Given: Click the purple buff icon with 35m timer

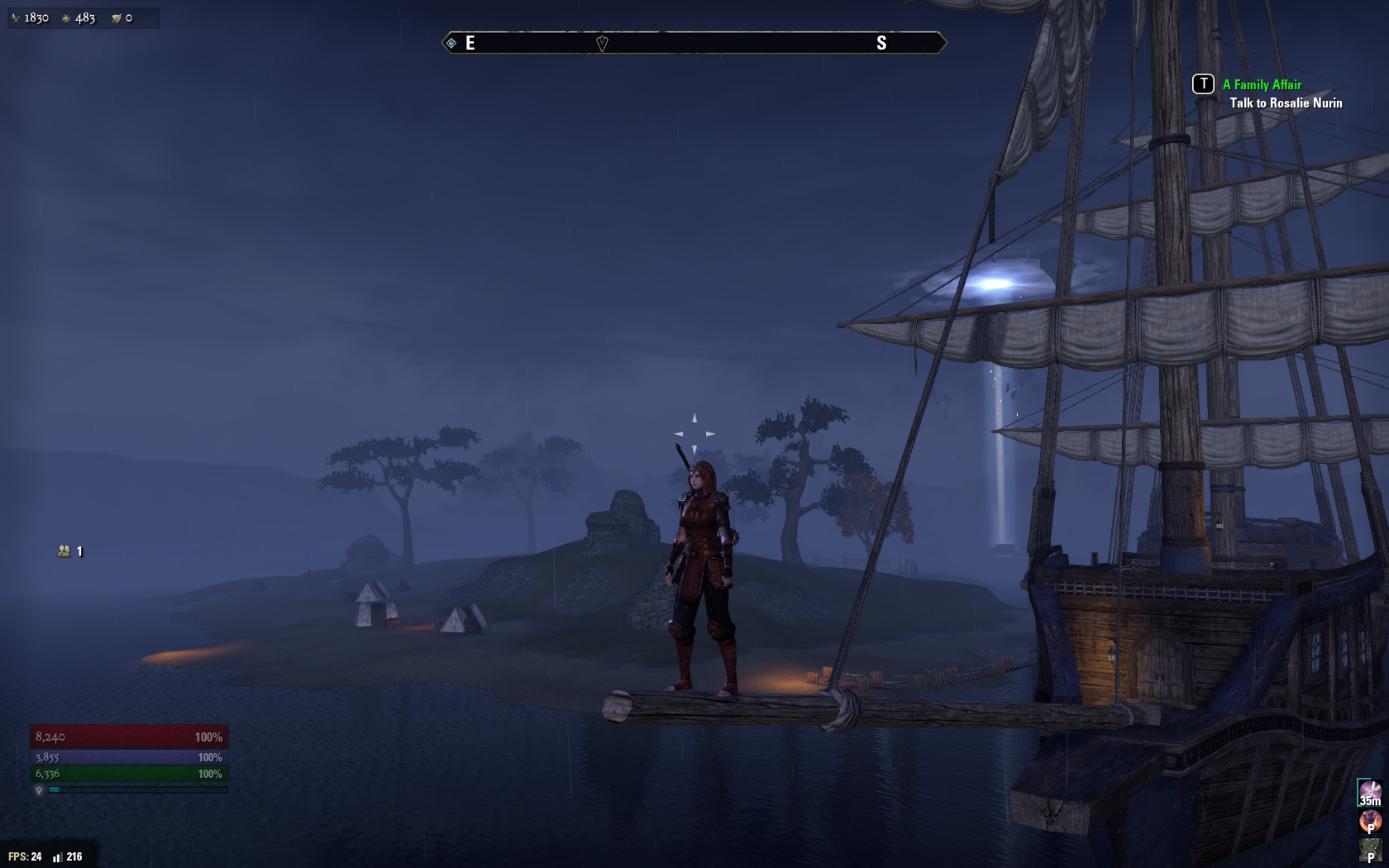Looking at the screenshot, I should (1370, 793).
